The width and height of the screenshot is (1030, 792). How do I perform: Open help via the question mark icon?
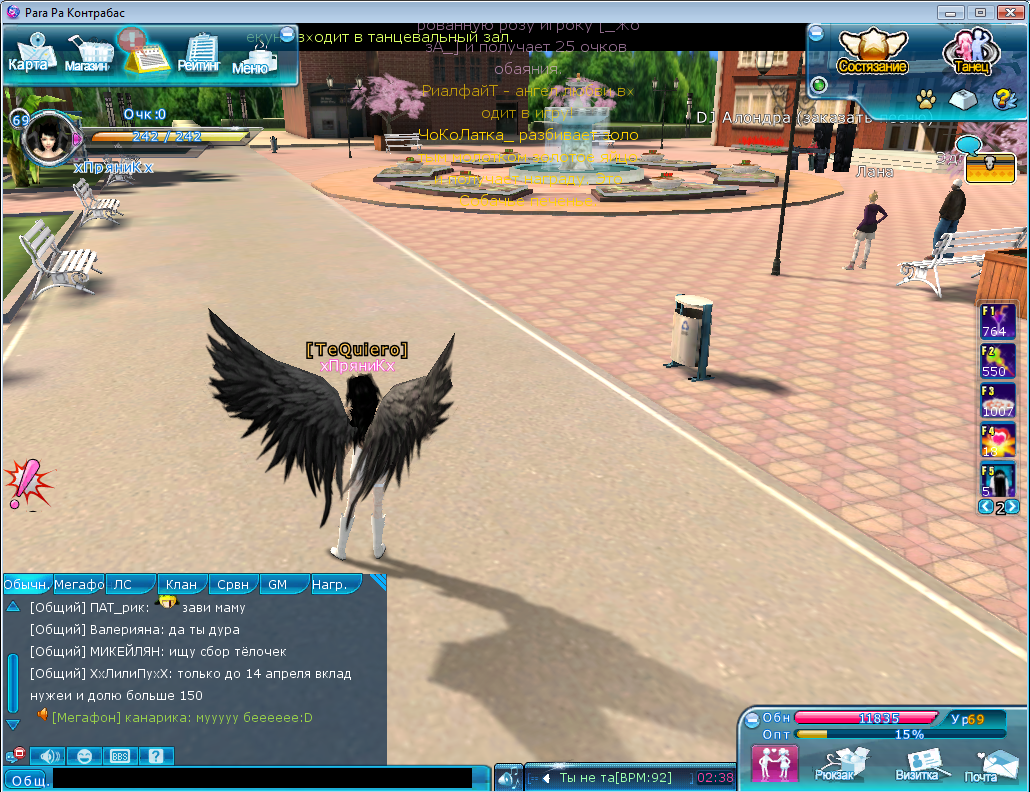pyautogui.click(x=1003, y=99)
